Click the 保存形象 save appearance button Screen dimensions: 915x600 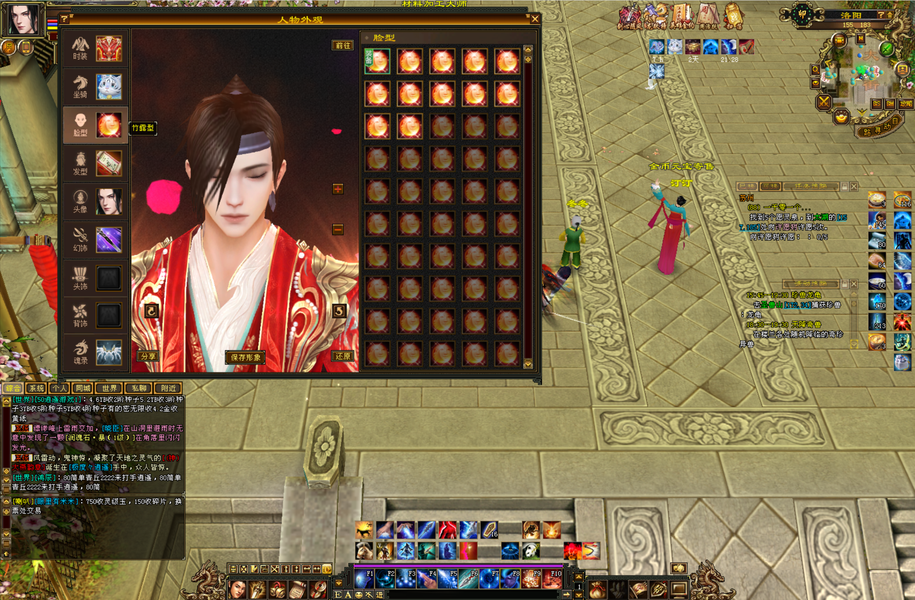pyautogui.click(x=245, y=356)
